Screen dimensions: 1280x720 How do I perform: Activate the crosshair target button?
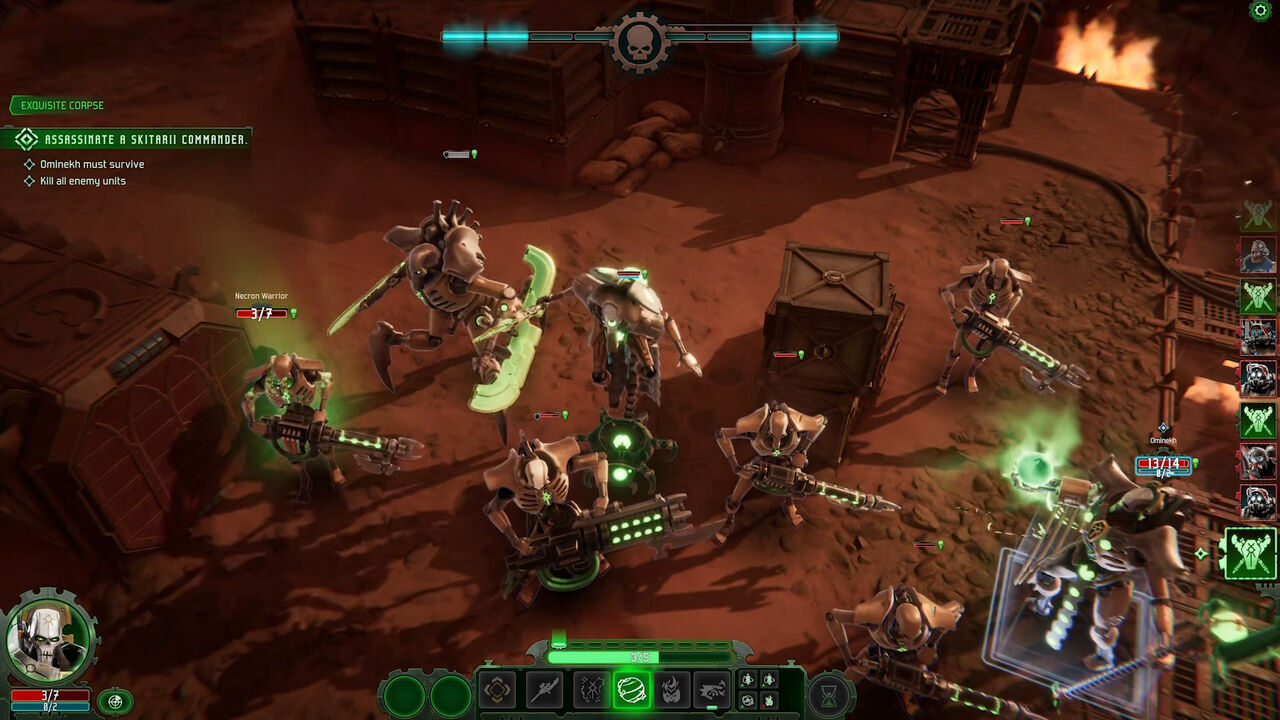click(x=115, y=701)
